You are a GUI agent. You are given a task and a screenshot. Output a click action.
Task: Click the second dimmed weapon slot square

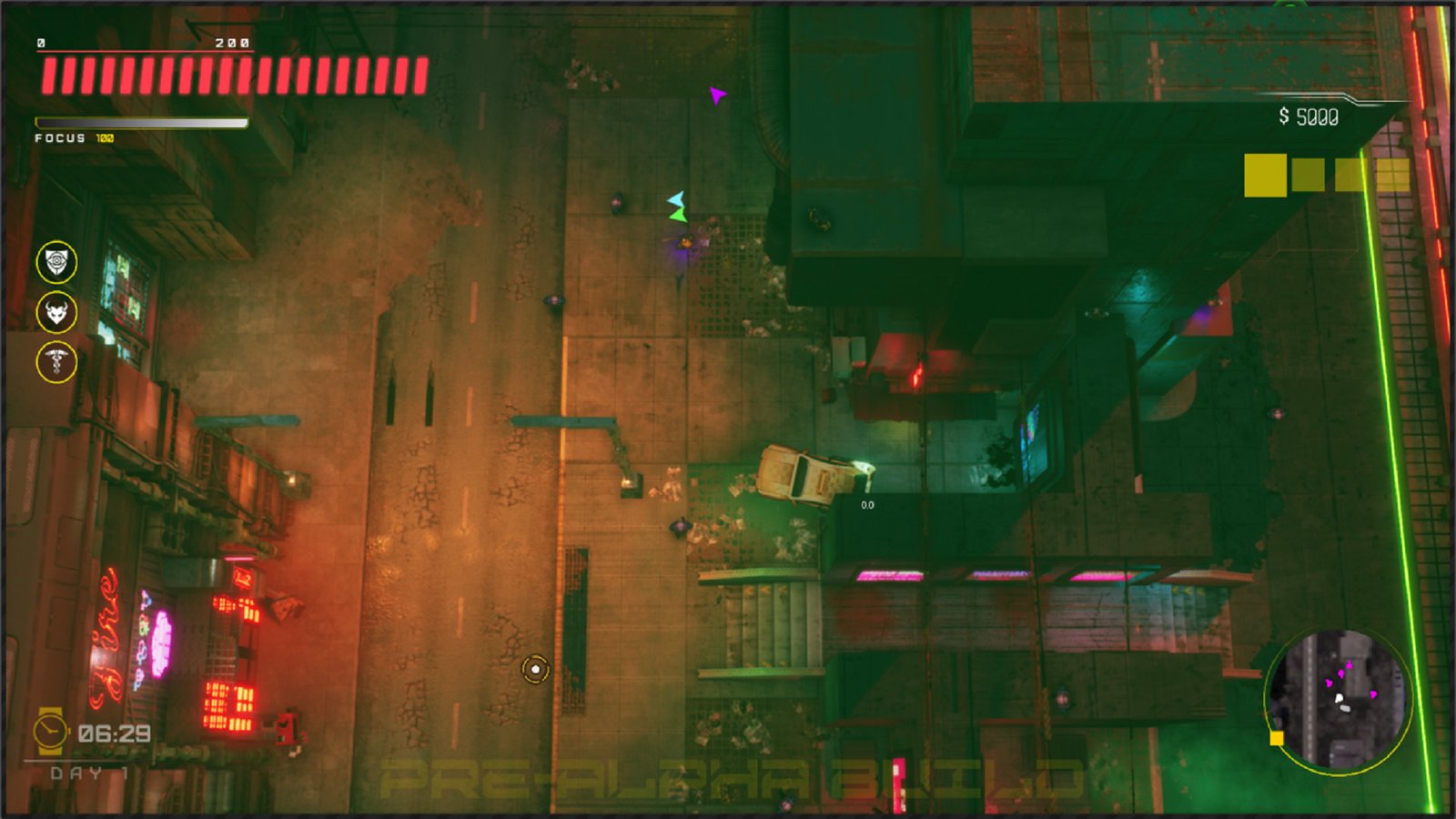pos(1309,173)
